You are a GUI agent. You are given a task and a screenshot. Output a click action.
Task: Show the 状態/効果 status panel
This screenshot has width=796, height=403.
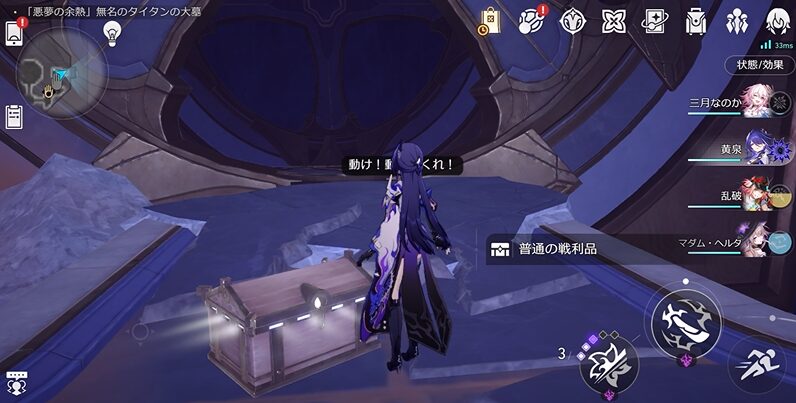point(759,65)
